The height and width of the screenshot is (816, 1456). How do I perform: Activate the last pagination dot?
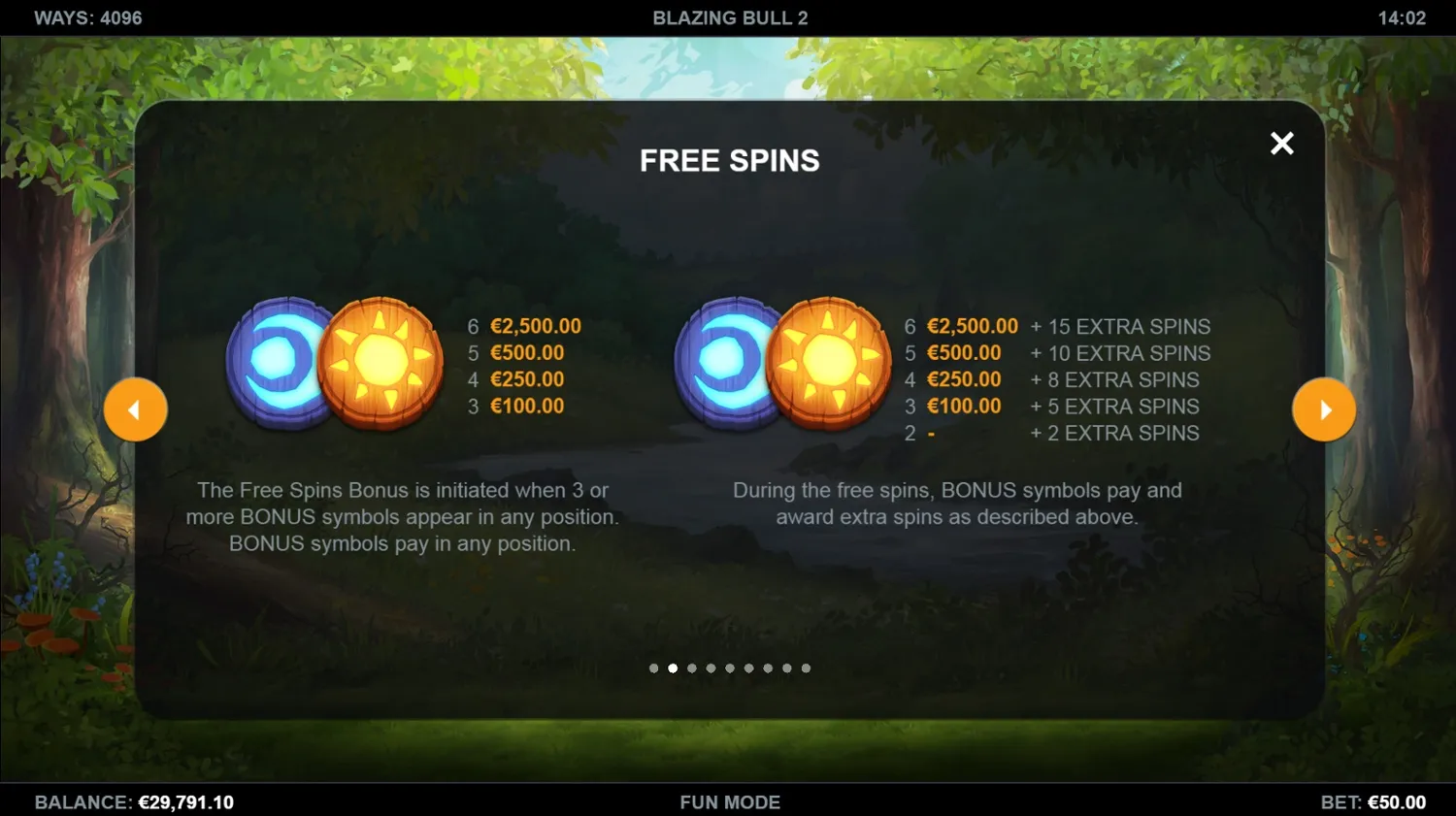[806, 668]
